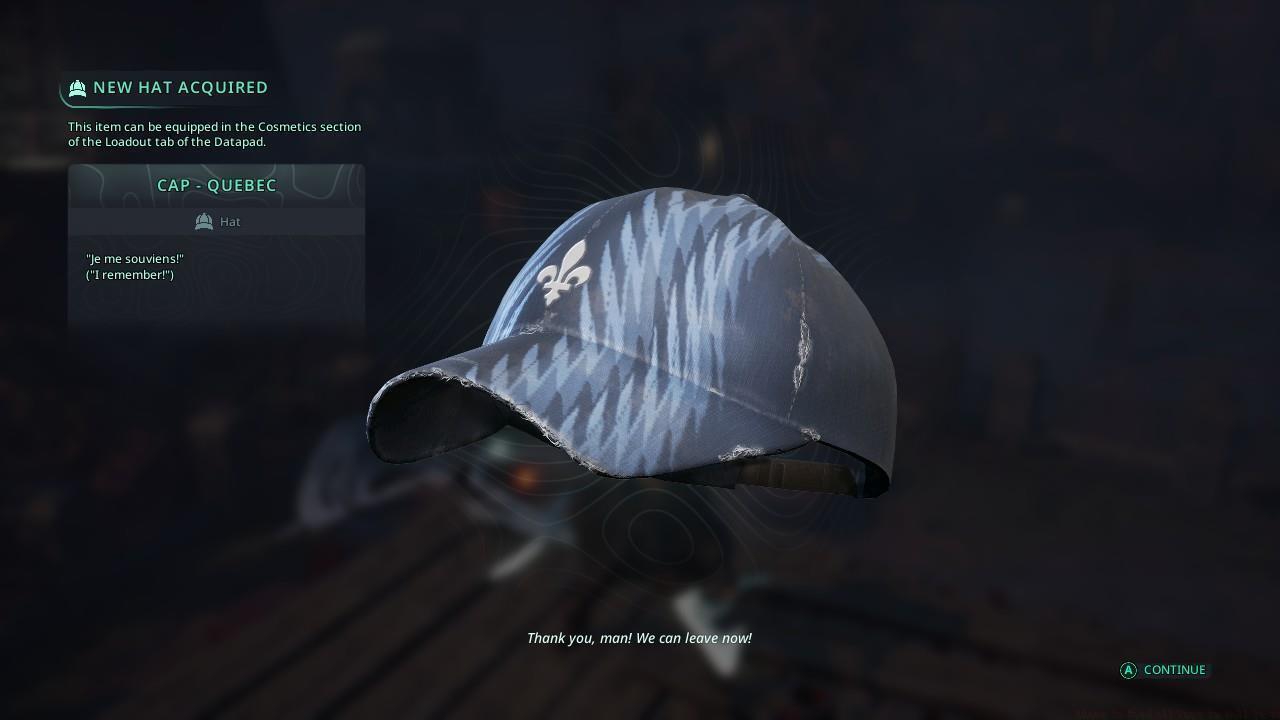The image size is (1280, 720).
Task: Click the hat category symbol in the item card
Action: pos(203,221)
